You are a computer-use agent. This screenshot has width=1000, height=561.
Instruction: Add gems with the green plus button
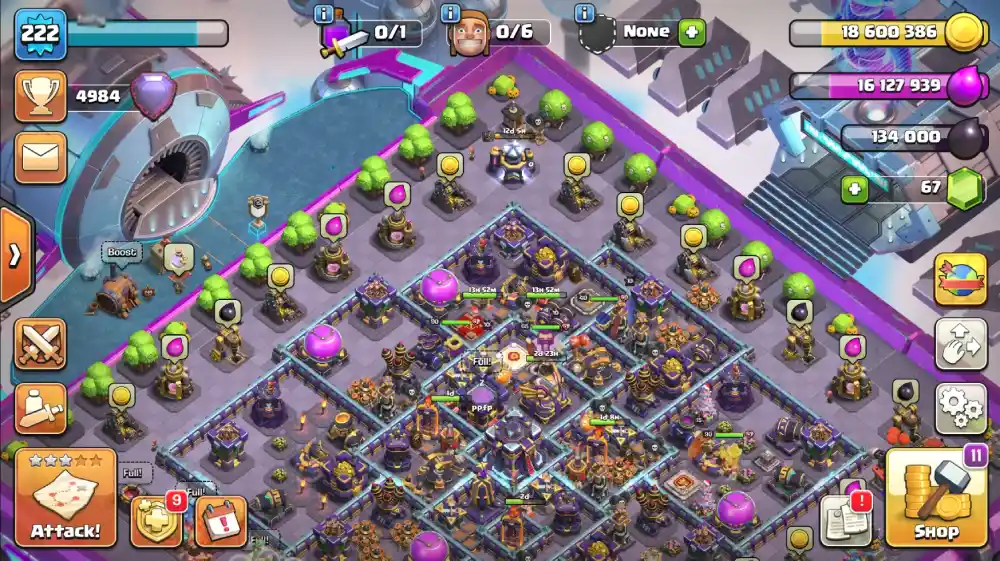pyautogui.click(x=853, y=189)
